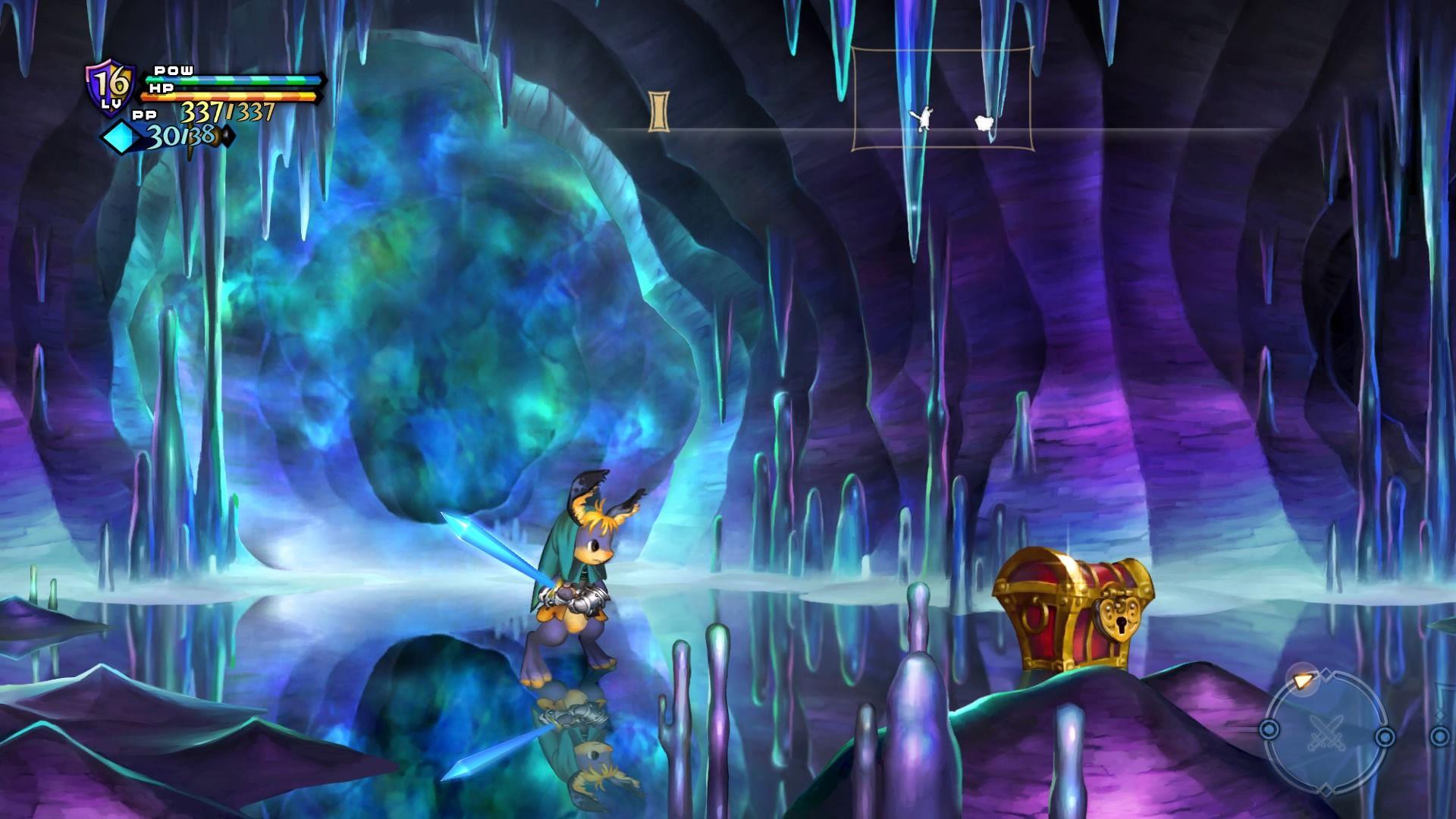The height and width of the screenshot is (819, 1456).
Task: Click the second white blob marker on the minimap
Action: [983, 121]
